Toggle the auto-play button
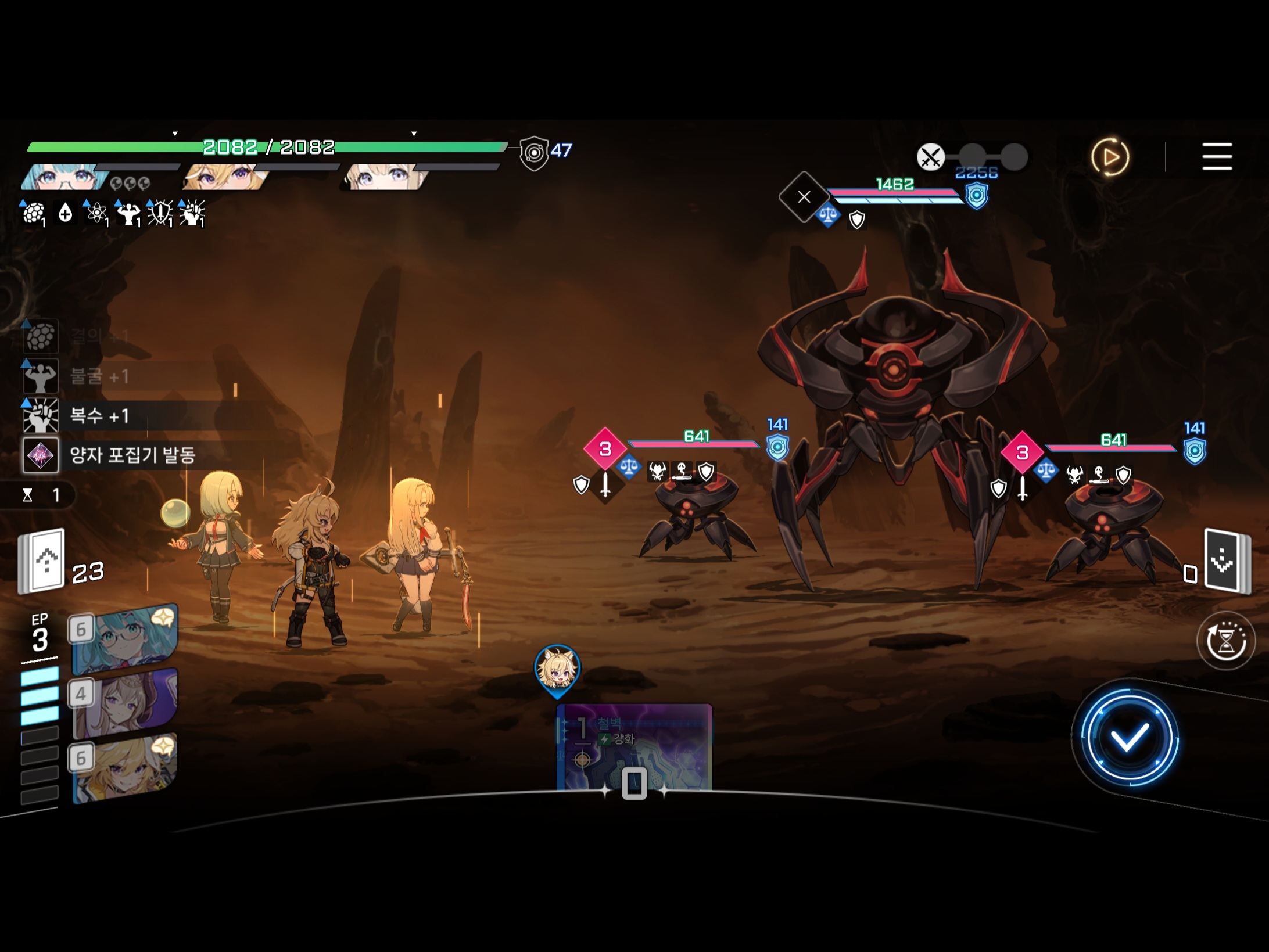 point(1110,157)
